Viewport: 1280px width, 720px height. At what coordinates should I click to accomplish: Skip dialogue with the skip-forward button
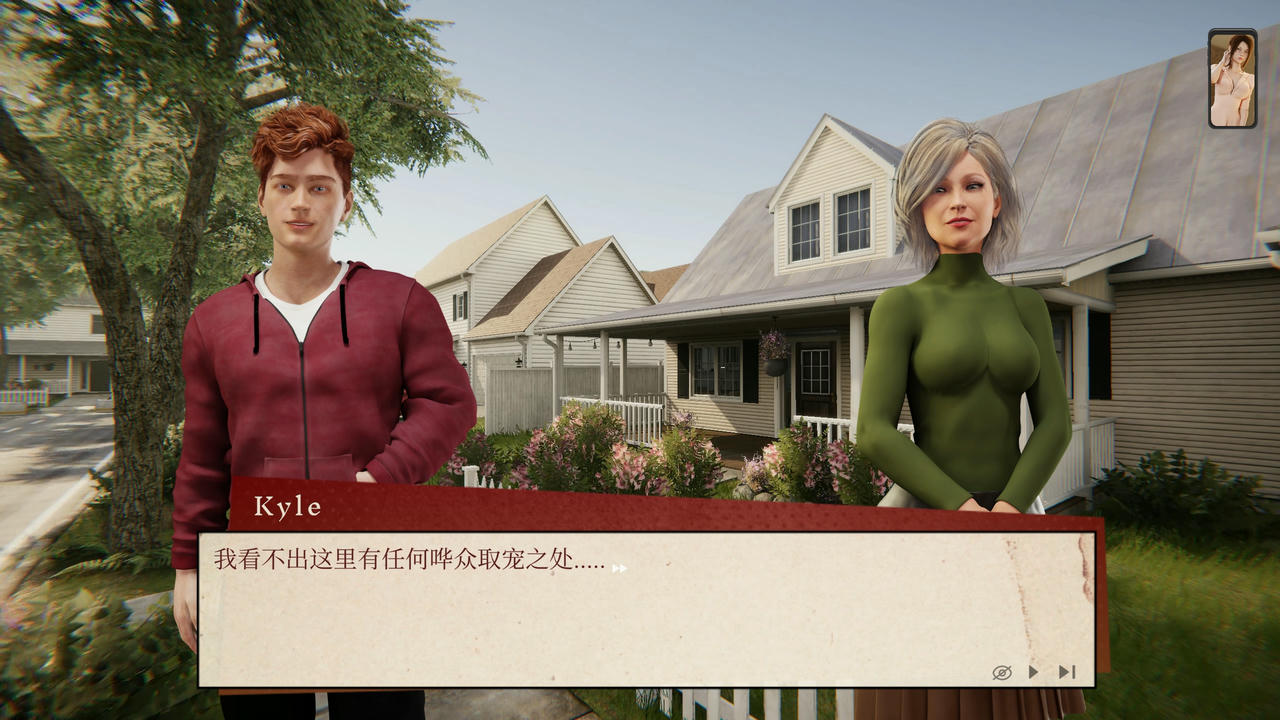pos(1067,672)
